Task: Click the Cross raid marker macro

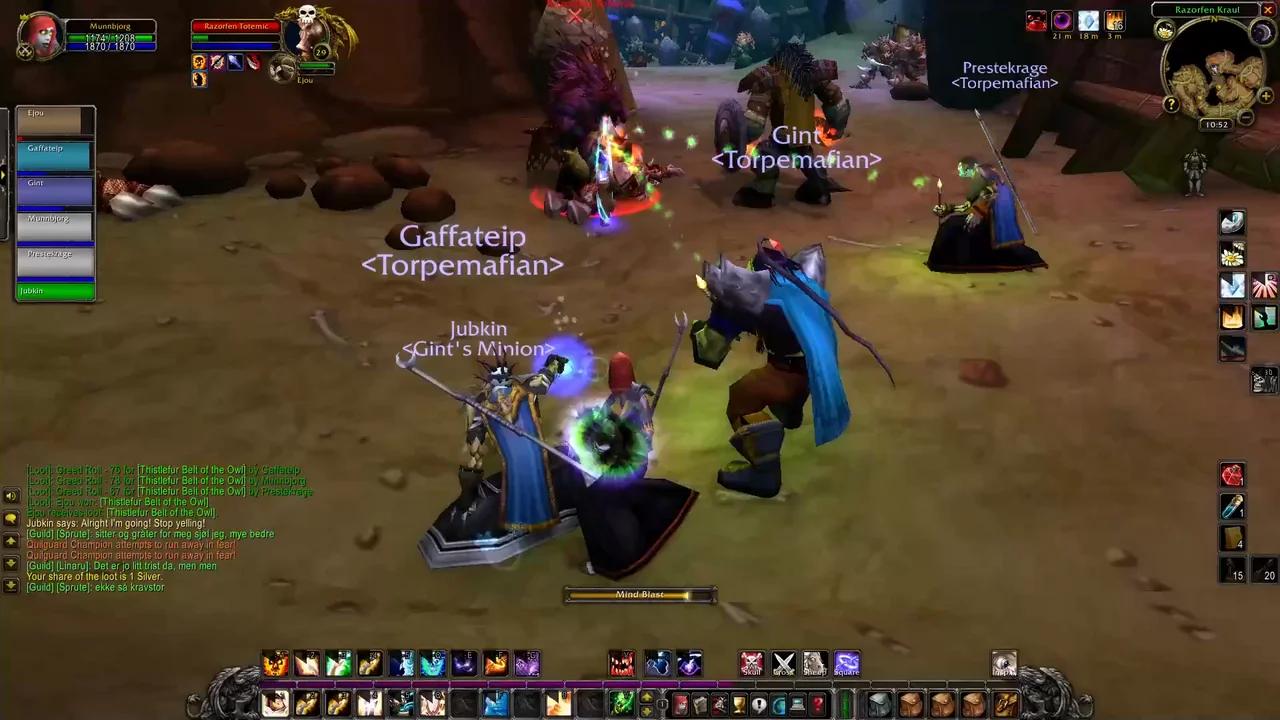Action: coord(783,662)
